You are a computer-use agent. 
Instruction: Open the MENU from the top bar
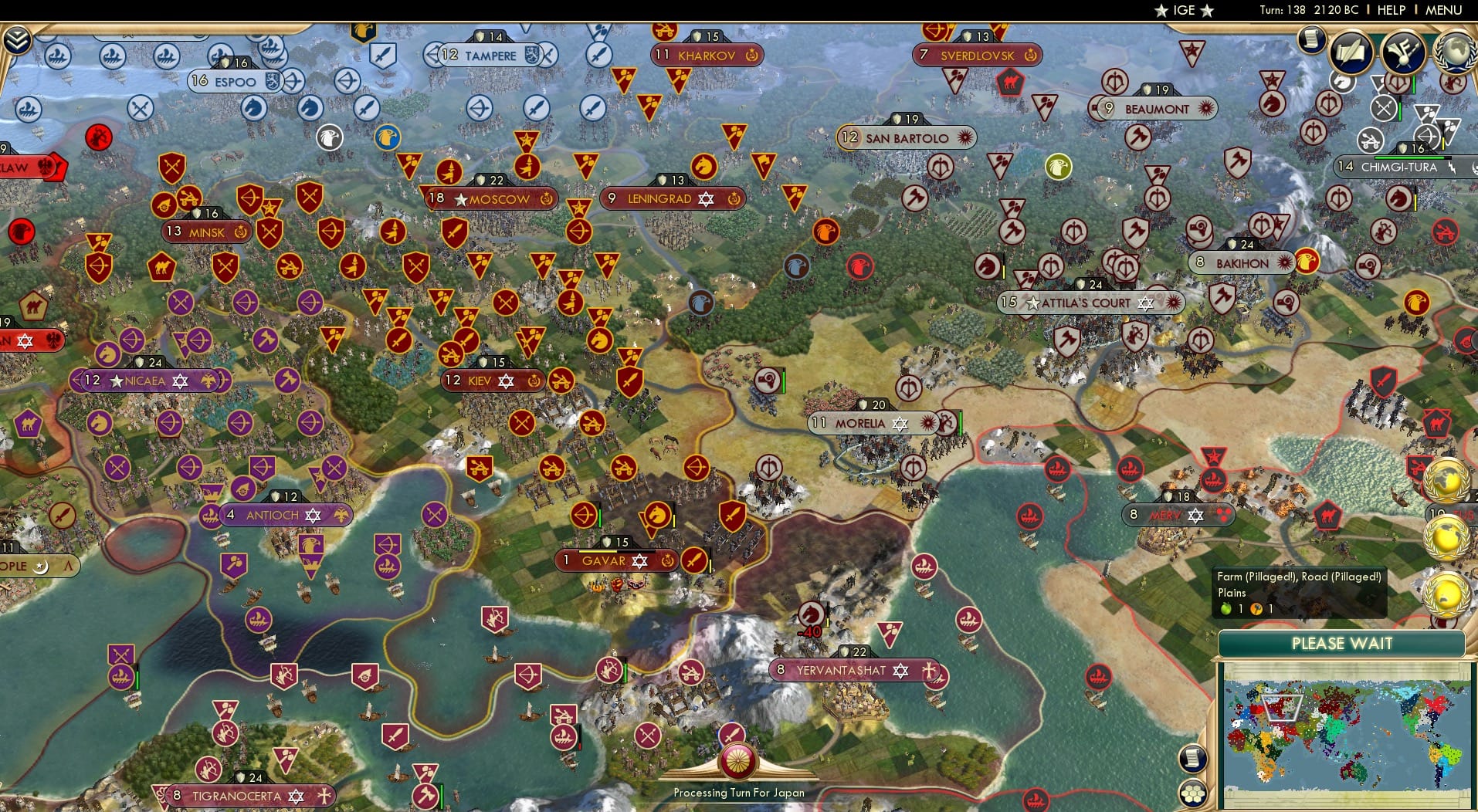coord(1446,10)
